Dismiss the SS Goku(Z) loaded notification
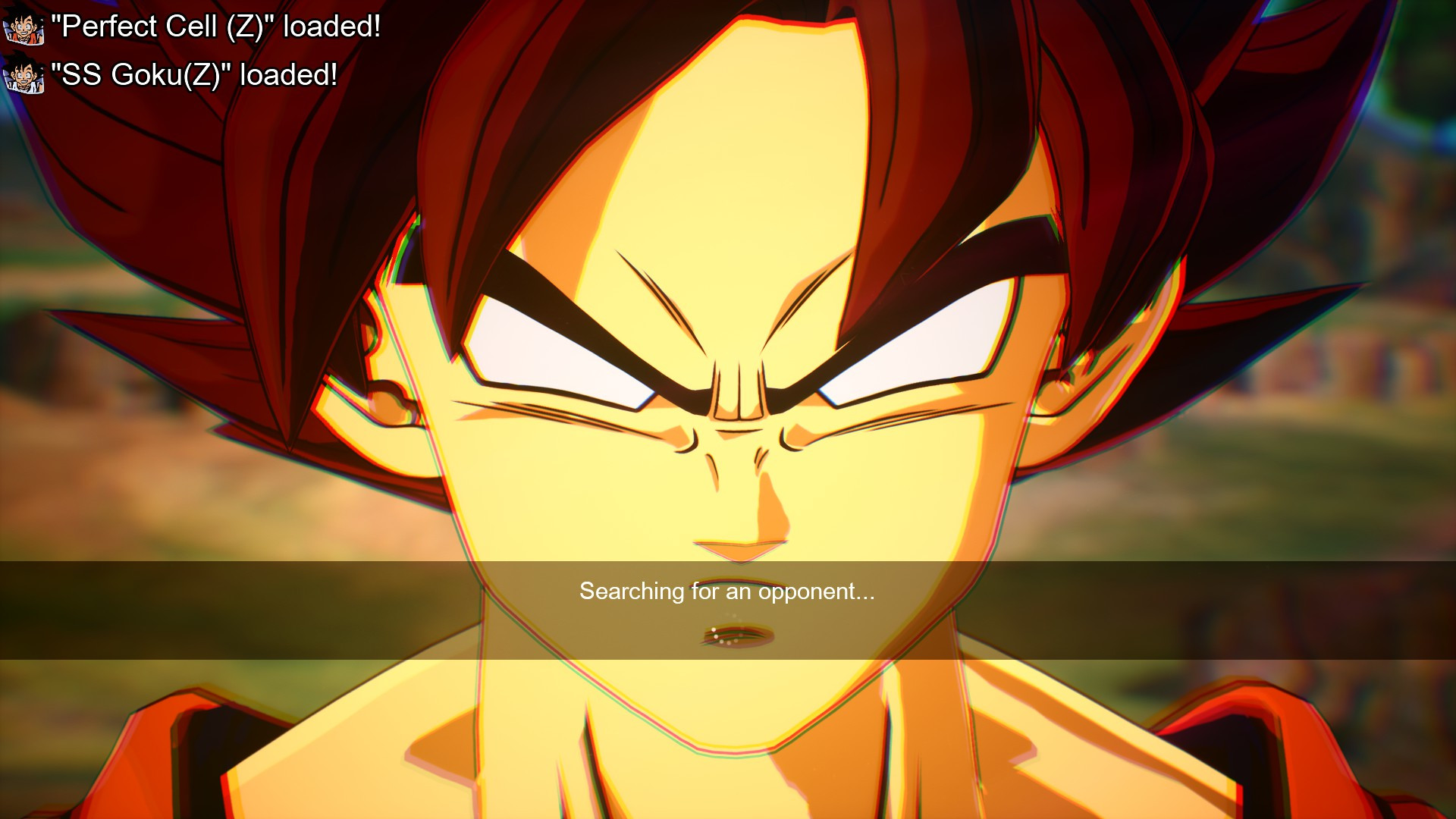This screenshot has height=819, width=1456. [193, 75]
